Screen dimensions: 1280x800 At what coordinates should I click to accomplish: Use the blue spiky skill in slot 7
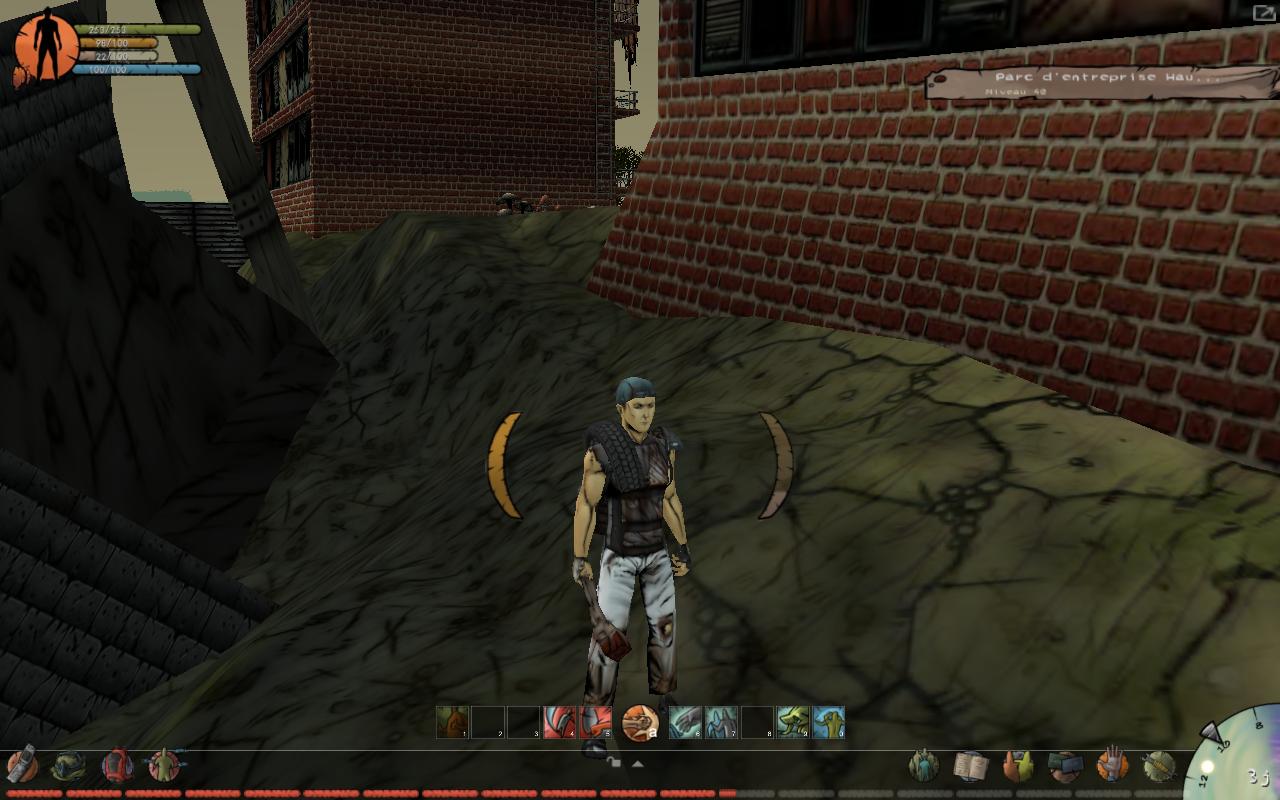coord(721,722)
